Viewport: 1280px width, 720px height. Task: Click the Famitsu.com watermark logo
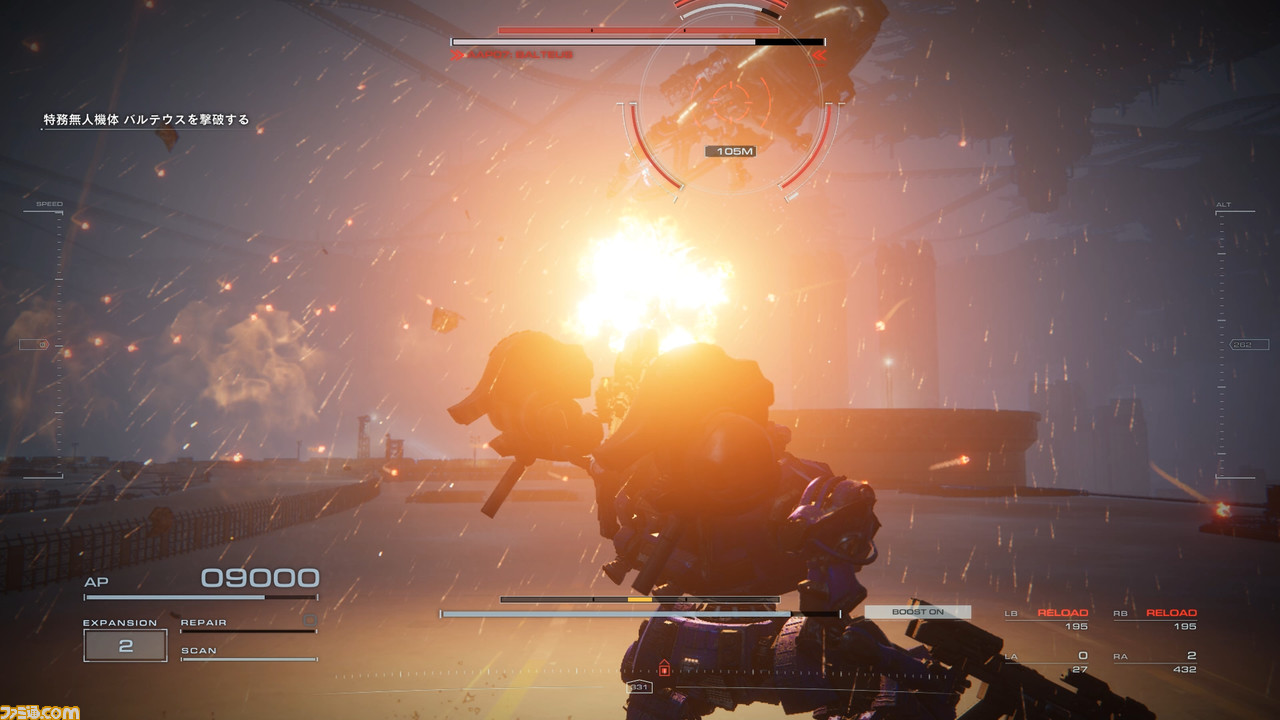40,711
